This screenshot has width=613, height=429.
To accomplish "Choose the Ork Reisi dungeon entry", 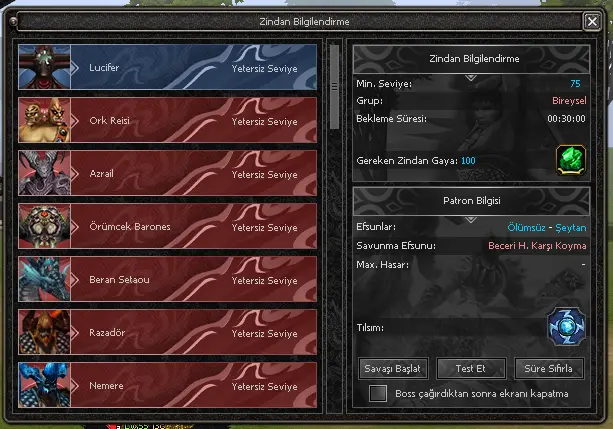I will pos(180,120).
